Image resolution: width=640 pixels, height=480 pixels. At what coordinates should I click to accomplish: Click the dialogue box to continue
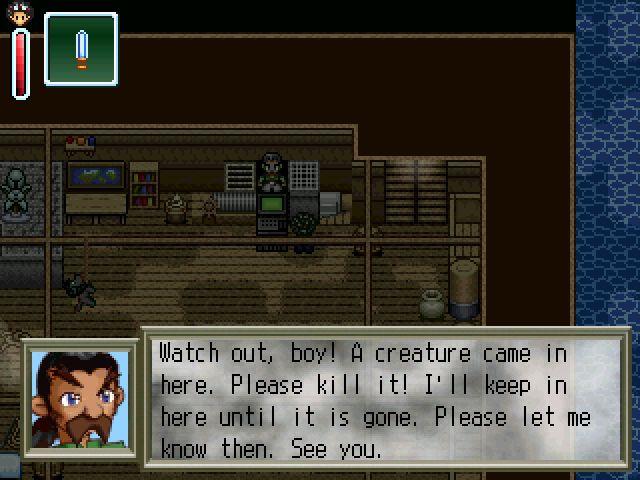click(x=385, y=399)
